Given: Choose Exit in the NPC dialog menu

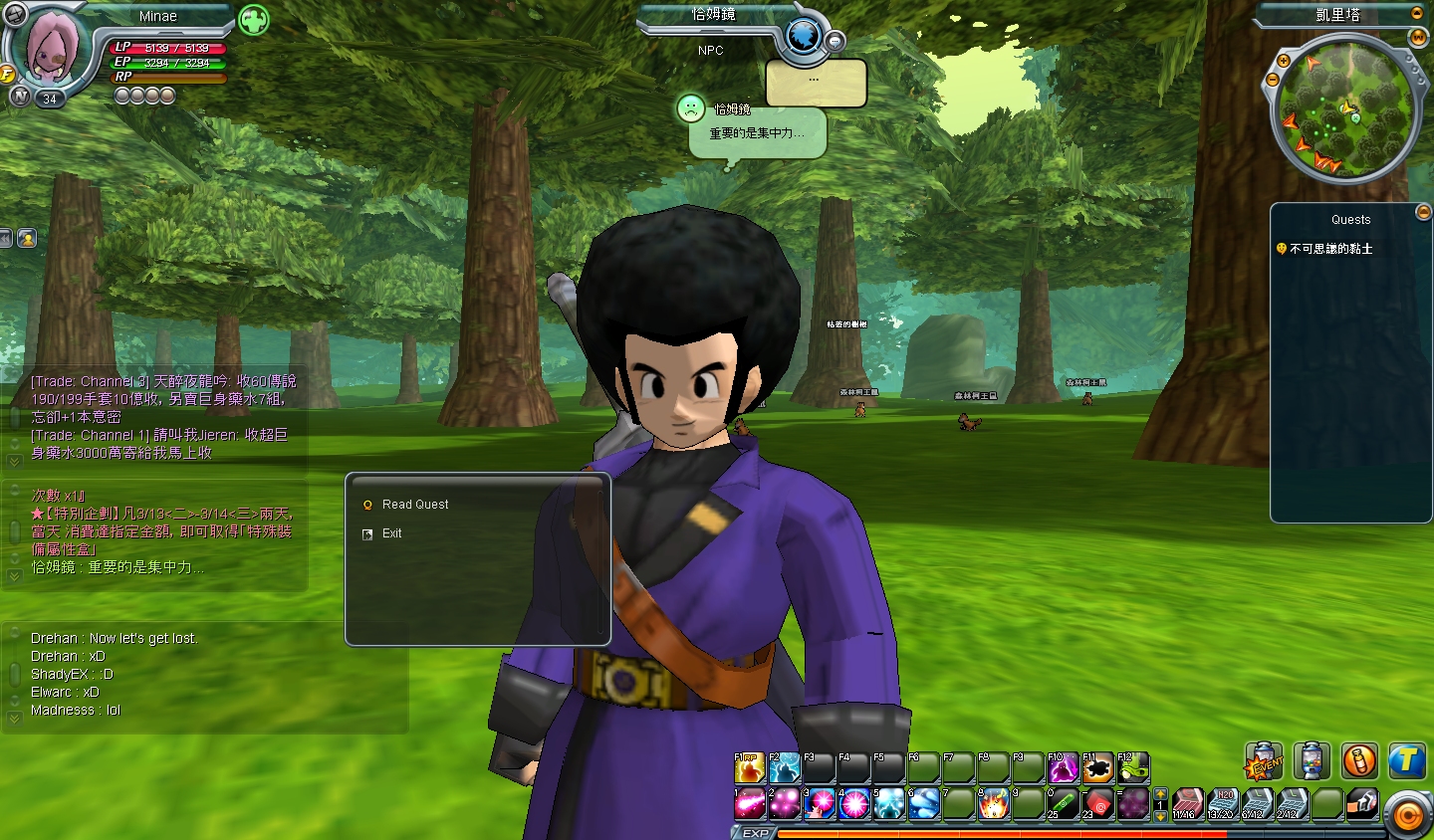Looking at the screenshot, I should 391,533.
